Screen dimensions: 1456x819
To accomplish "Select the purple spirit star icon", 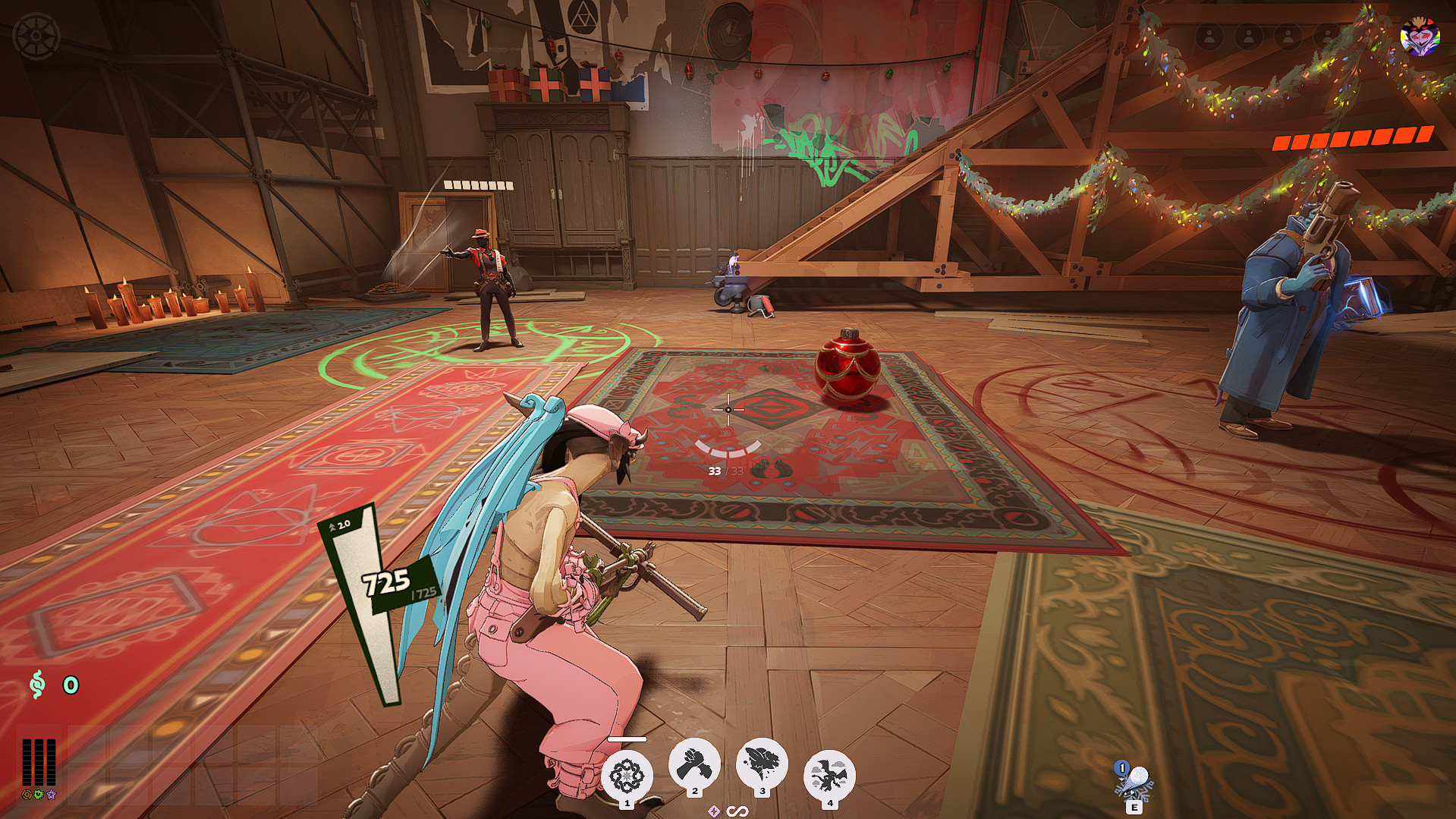I will pos(51,795).
